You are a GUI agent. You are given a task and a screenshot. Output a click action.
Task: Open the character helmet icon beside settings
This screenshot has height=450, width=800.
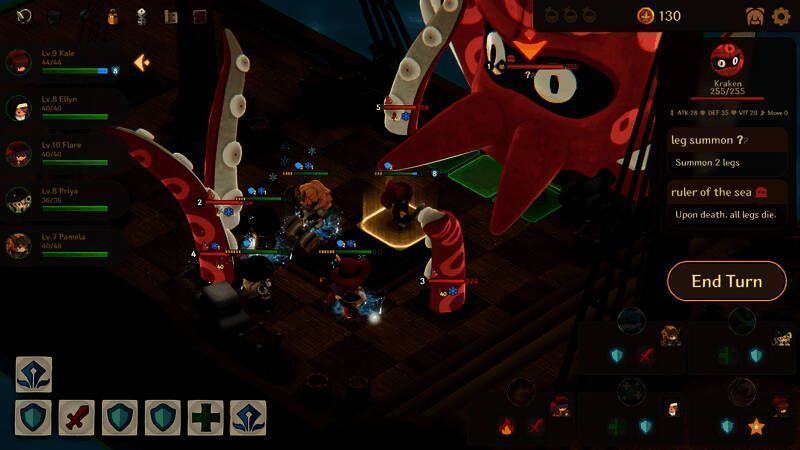(755, 16)
